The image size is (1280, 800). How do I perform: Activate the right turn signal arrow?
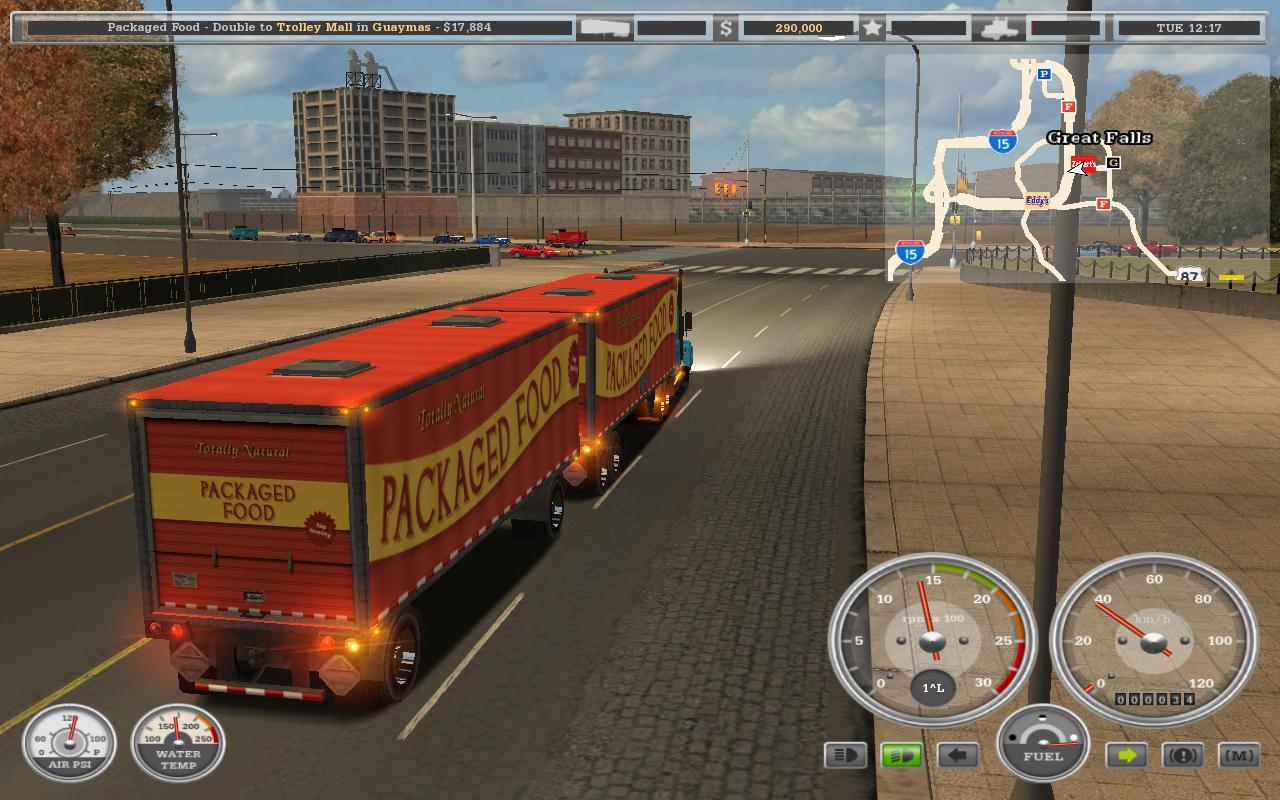1127,755
